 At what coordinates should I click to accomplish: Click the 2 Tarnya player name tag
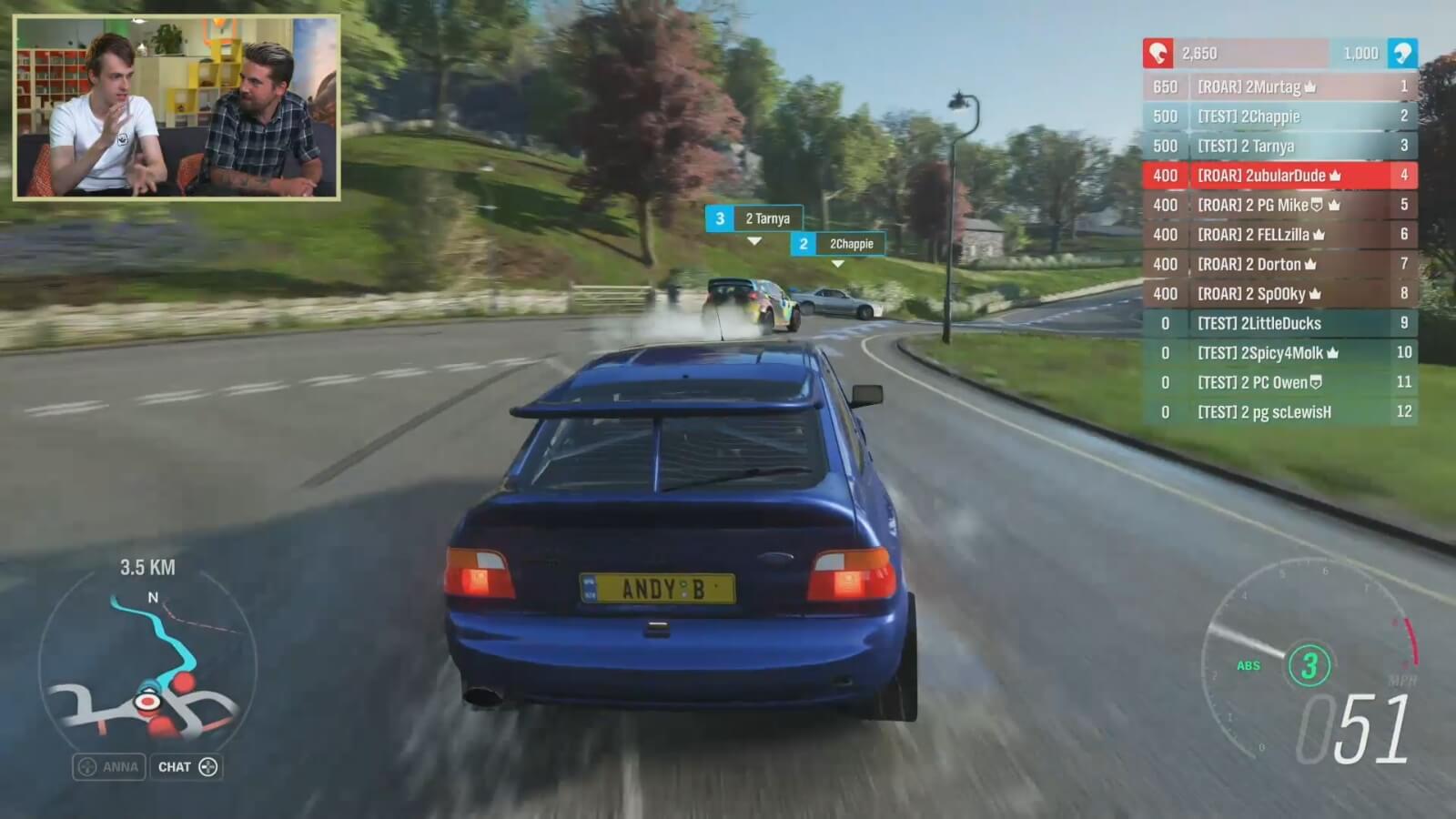(x=754, y=218)
